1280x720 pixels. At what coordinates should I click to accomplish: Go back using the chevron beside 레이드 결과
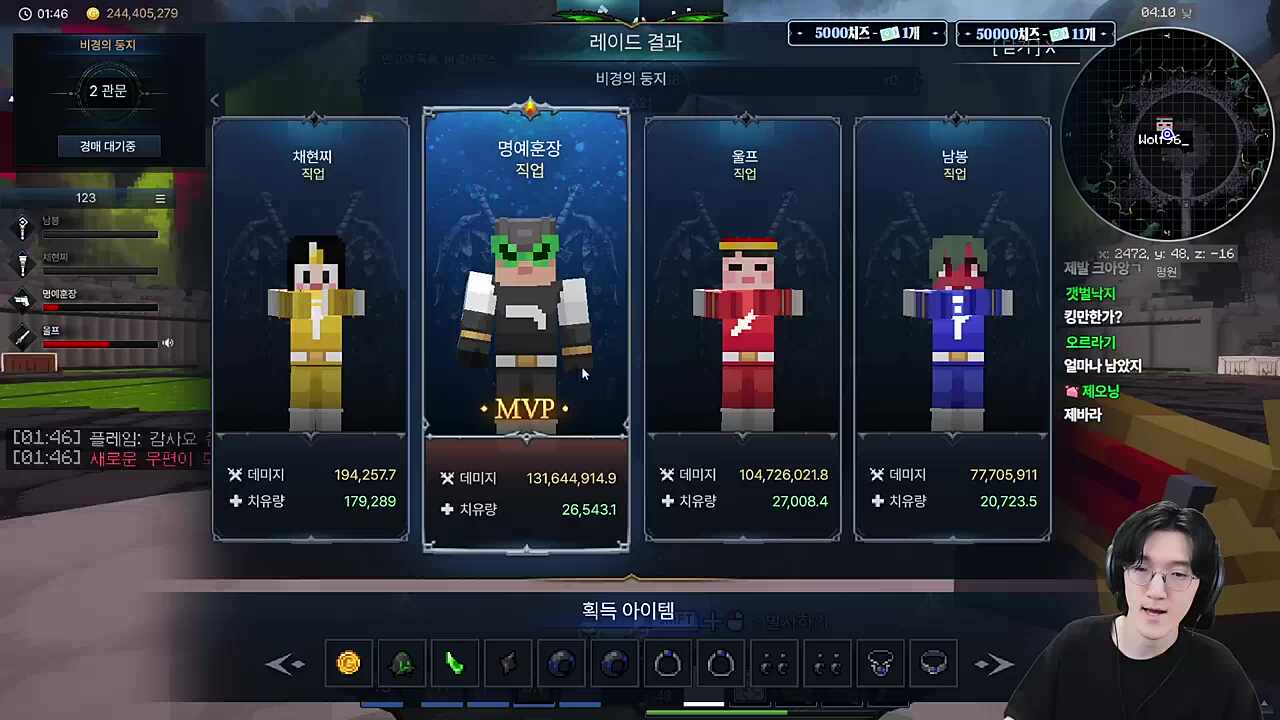point(215,100)
